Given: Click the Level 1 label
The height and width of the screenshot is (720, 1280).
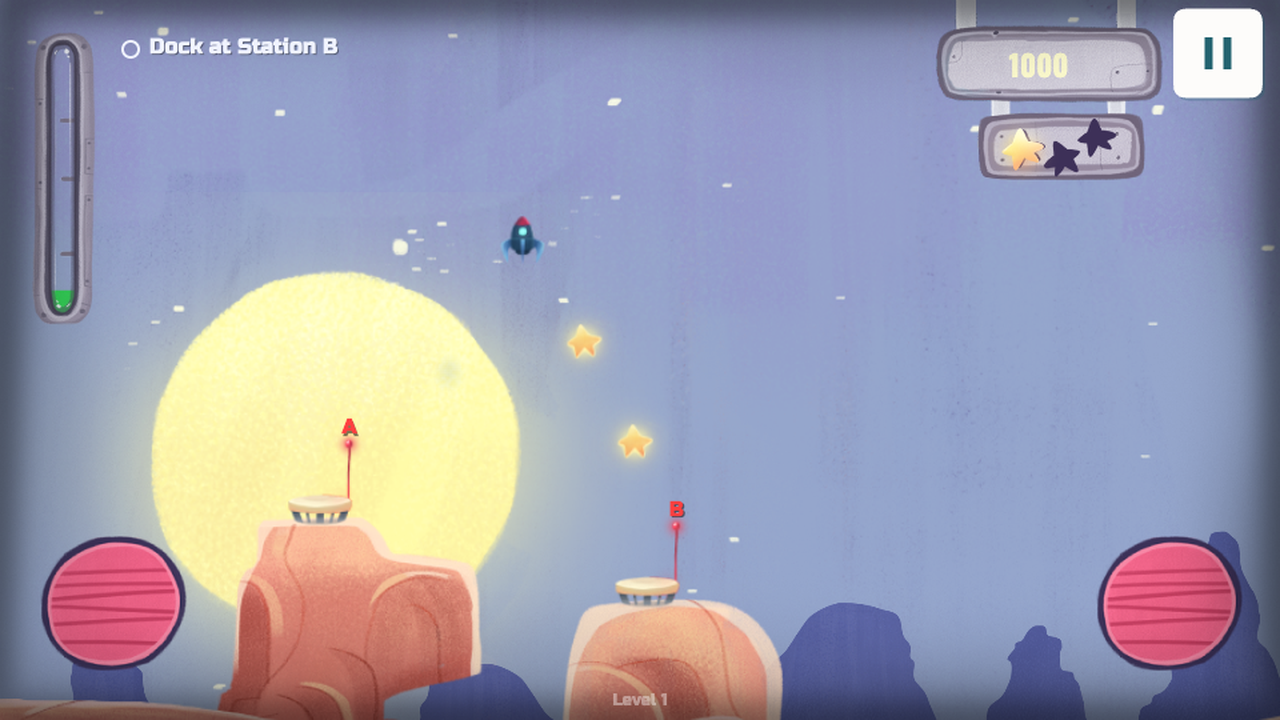Looking at the screenshot, I should click(640, 701).
